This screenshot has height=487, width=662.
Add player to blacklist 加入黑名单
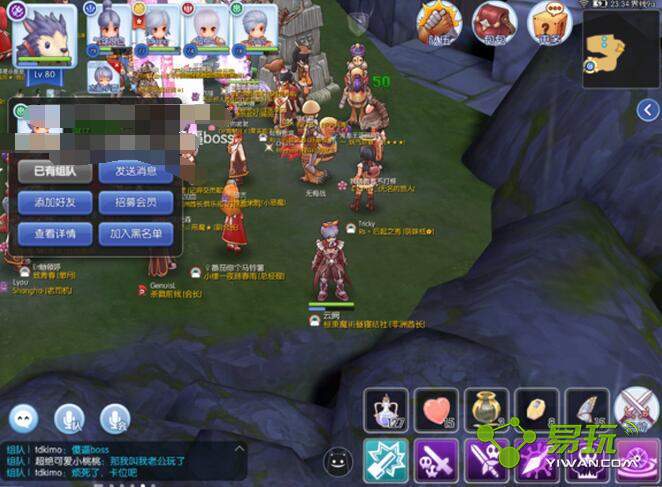tap(136, 234)
